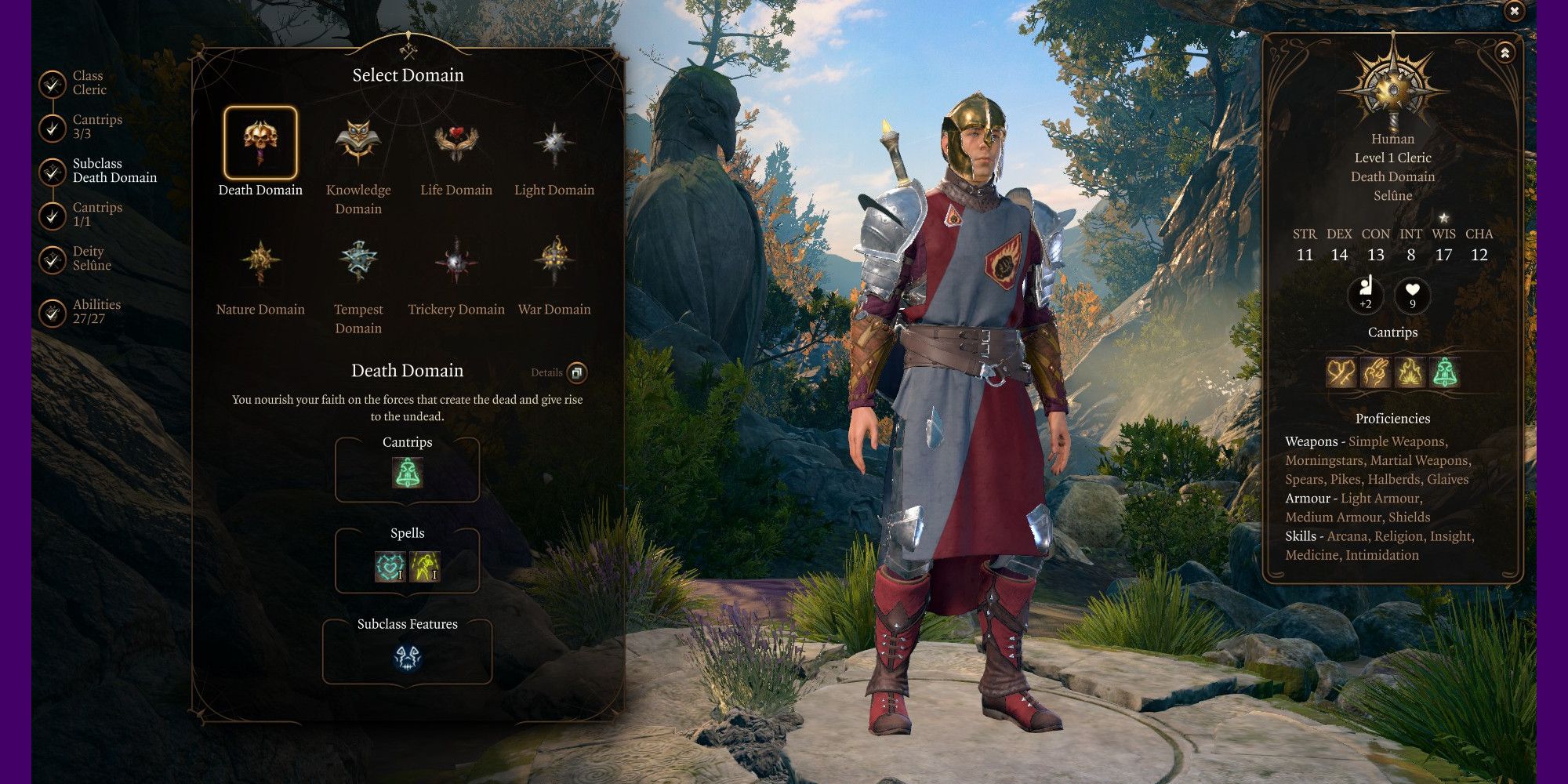Switch to the Subclass Death Domain step

[x=53, y=171]
